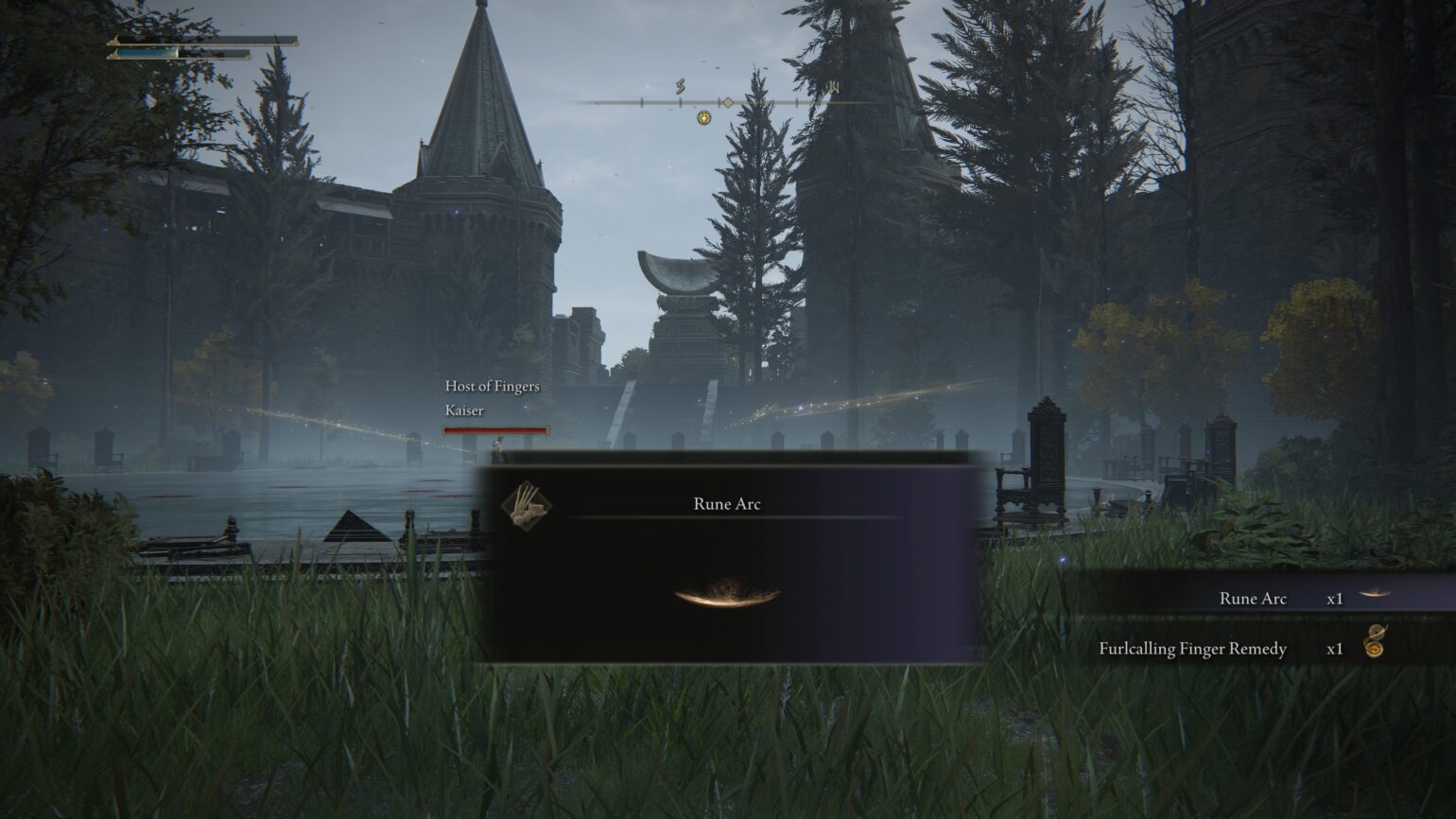Click the Host of Fingers name text
This screenshot has width=1456, height=819.
[x=492, y=387]
